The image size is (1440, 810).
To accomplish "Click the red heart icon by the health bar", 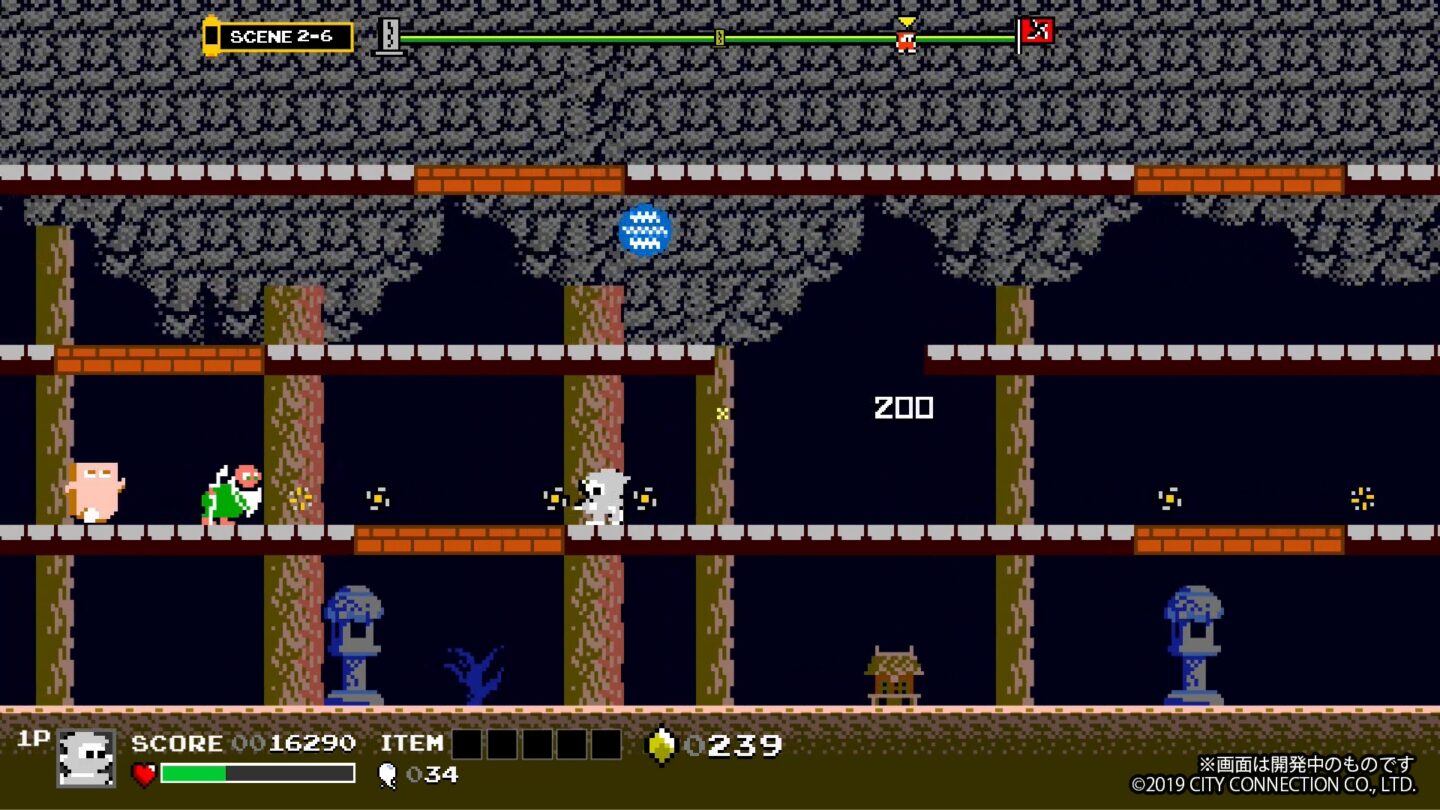I will (143, 773).
